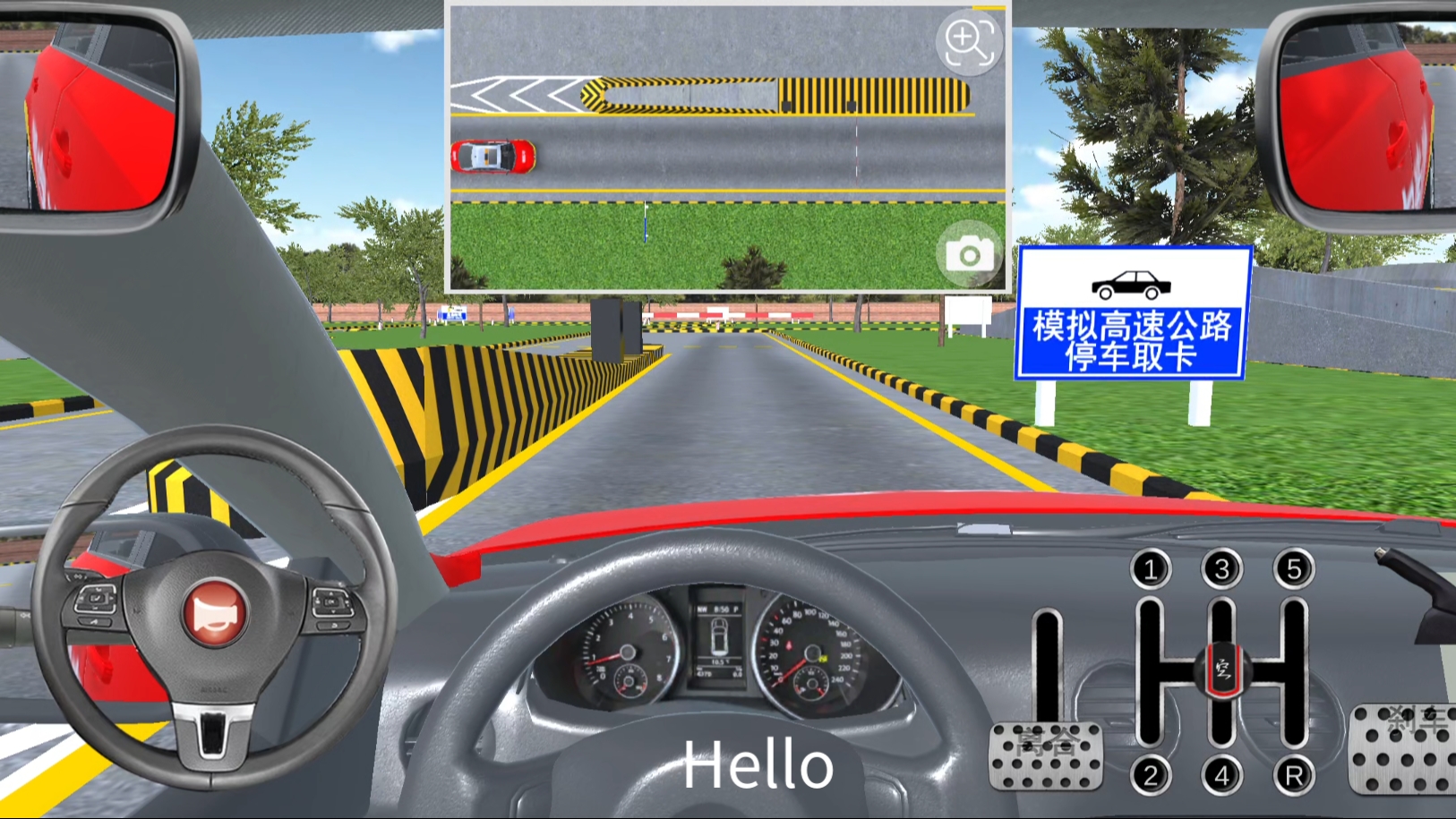Zoom the overhead map view
This screenshot has width=1456, height=819.
pyautogui.click(x=969, y=41)
